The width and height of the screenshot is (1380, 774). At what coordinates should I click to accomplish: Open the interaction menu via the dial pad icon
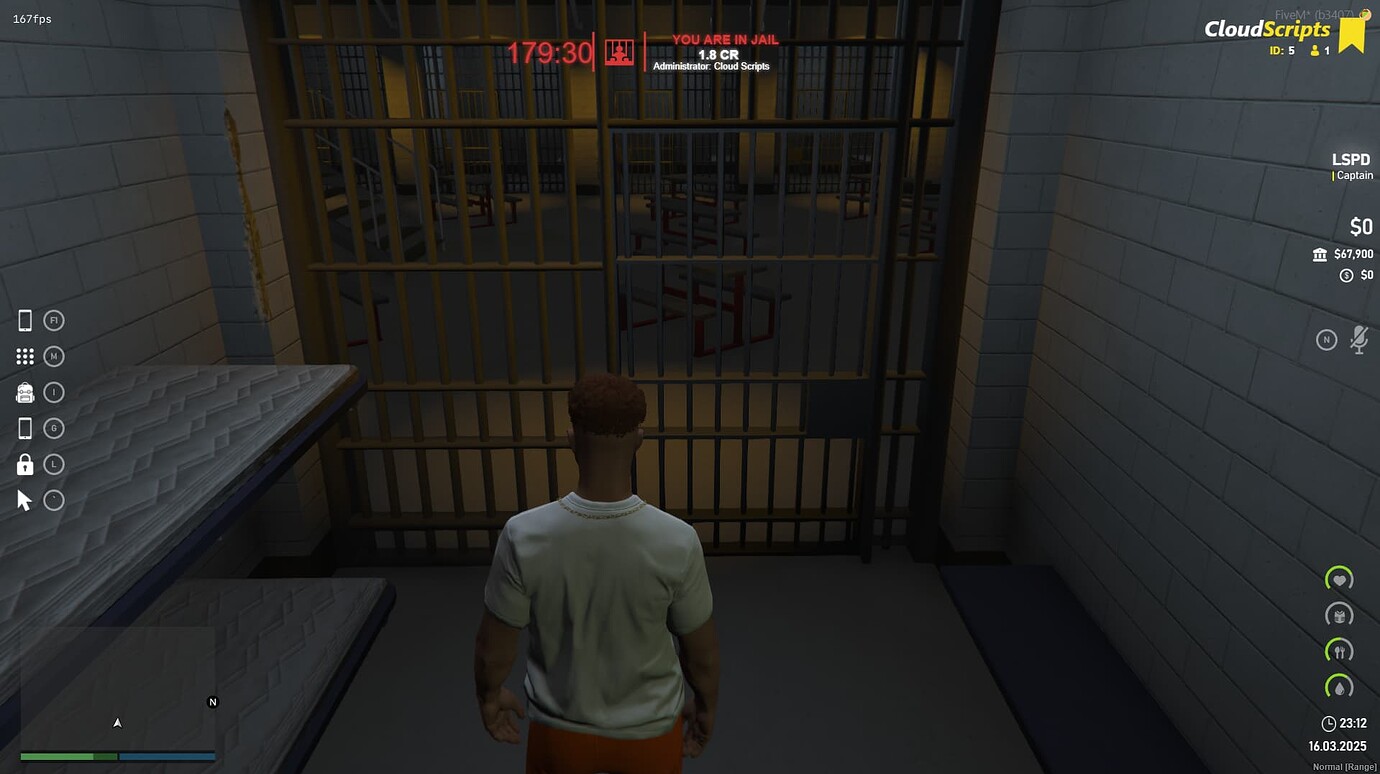point(25,355)
